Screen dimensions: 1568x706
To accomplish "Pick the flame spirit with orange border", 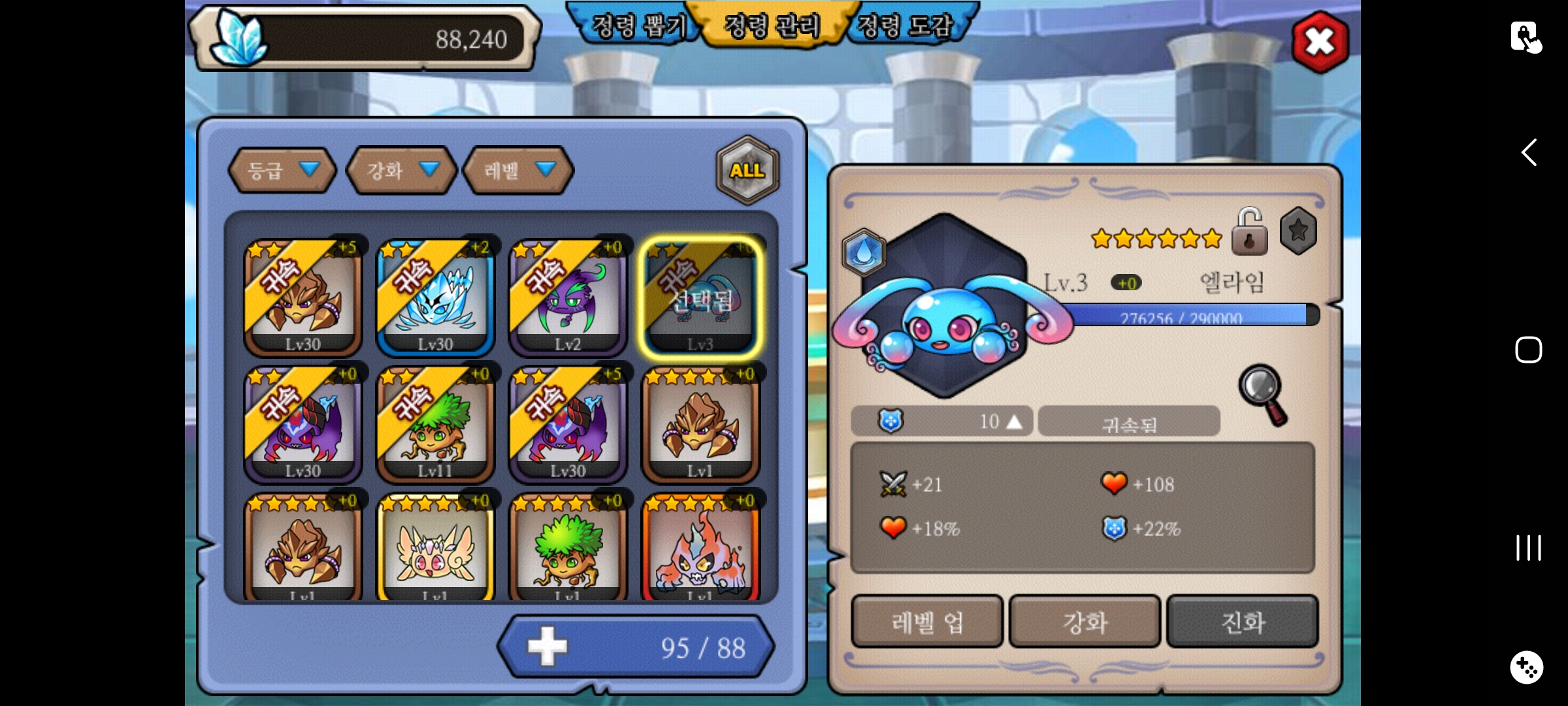I will tap(700, 549).
